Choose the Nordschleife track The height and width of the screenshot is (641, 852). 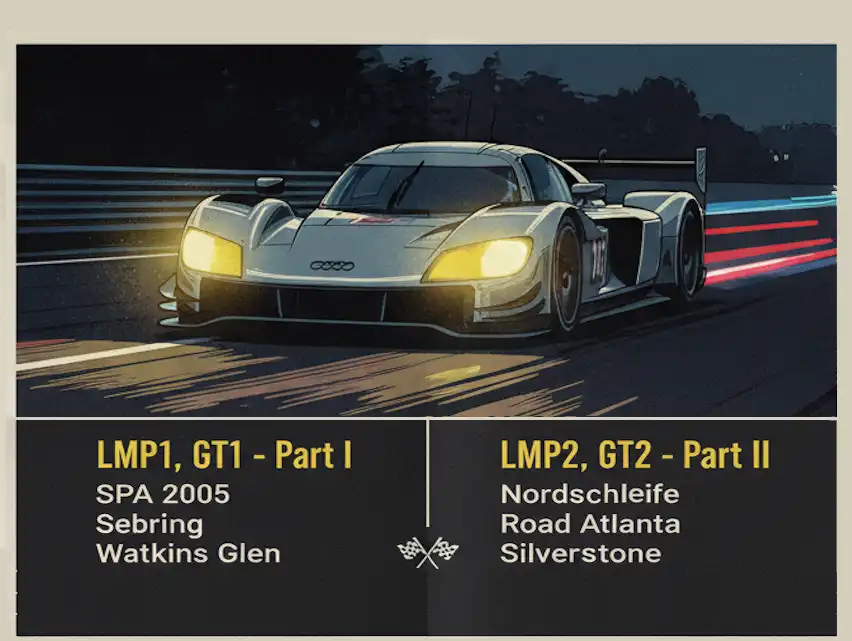pos(590,494)
